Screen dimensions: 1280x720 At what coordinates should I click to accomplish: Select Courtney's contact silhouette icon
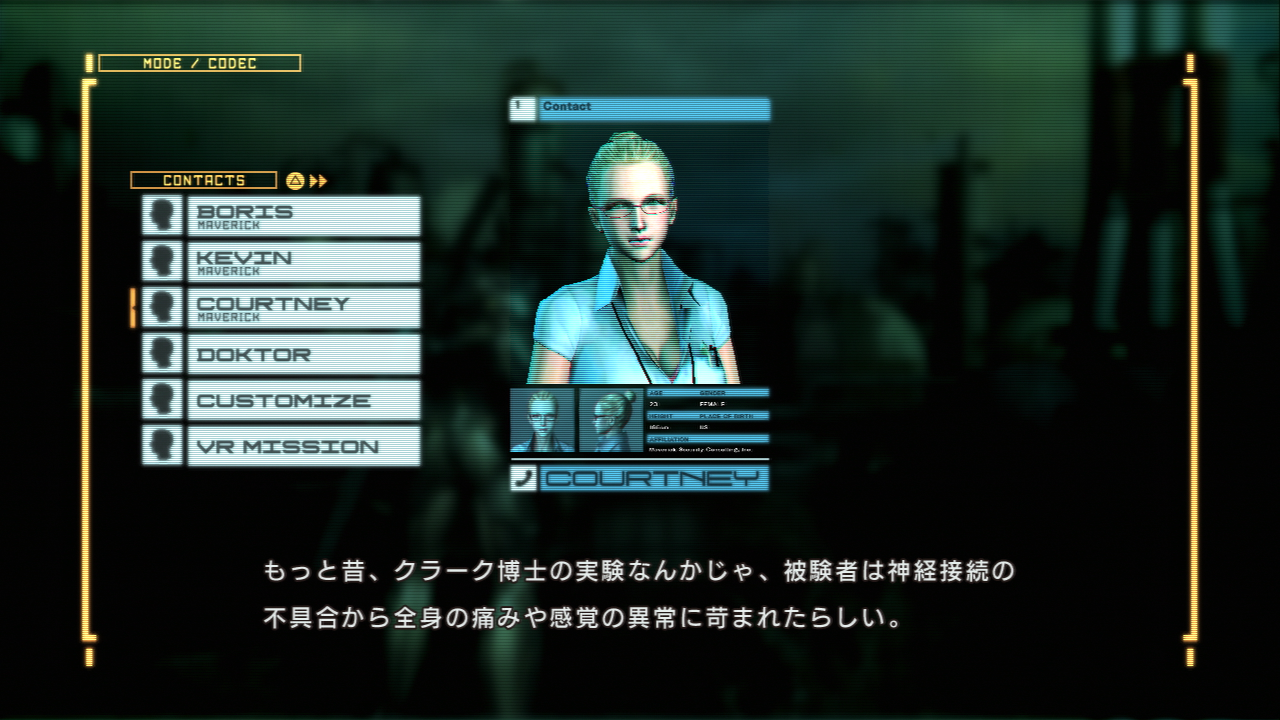pos(162,307)
